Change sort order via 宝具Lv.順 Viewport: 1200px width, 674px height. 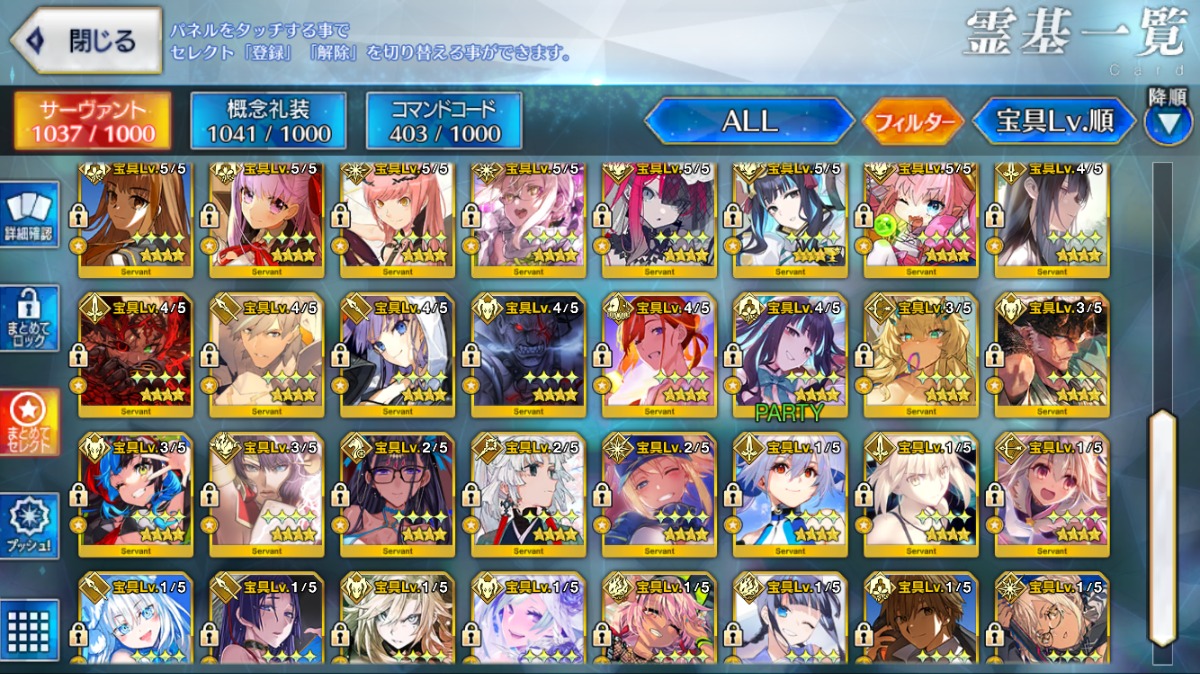[1054, 122]
